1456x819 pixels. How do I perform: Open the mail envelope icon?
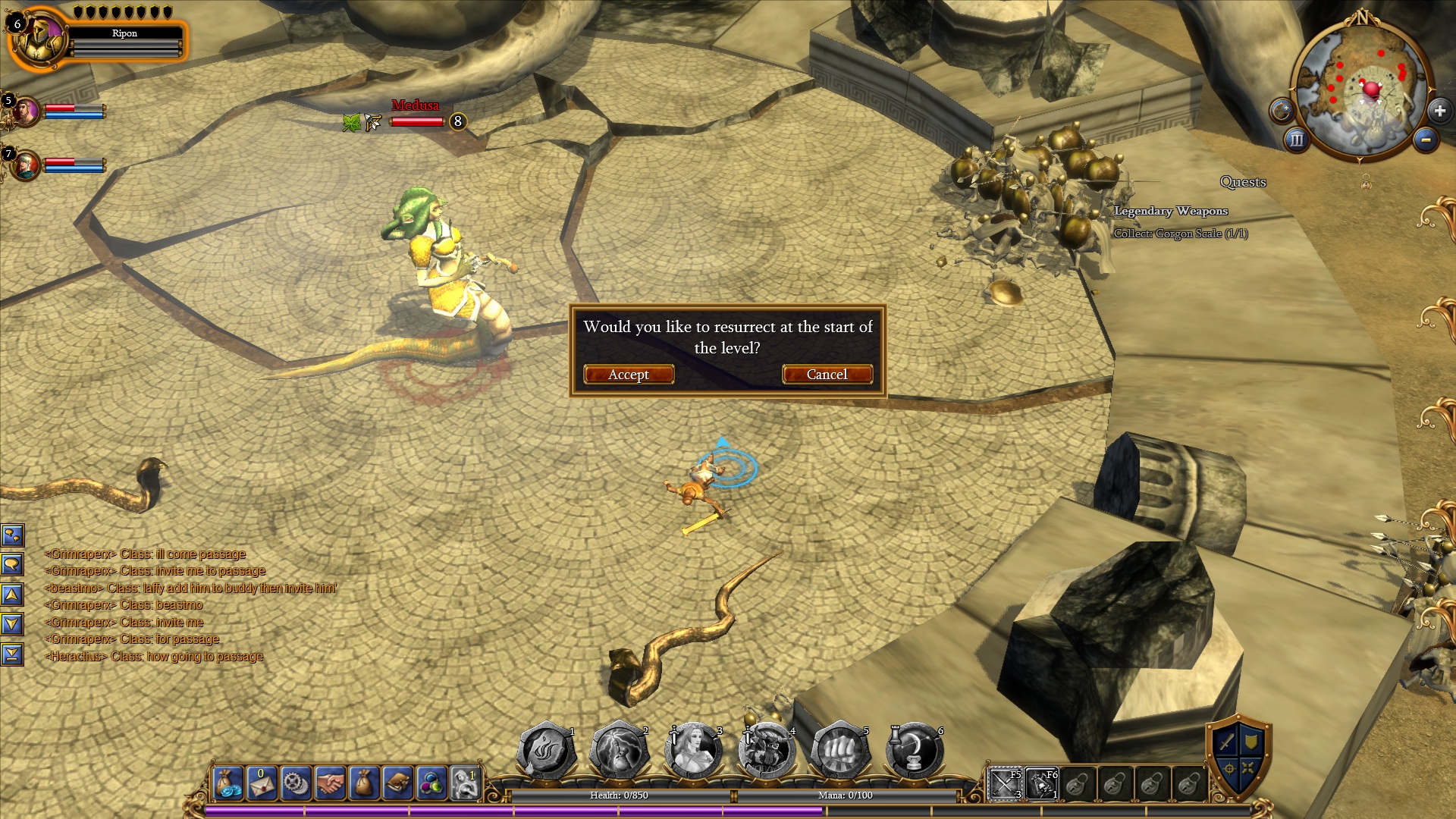coord(262,783)
